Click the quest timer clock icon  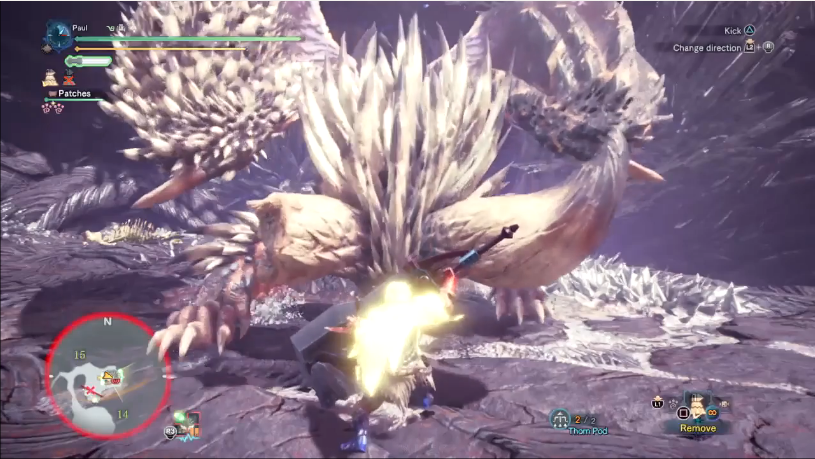pos(56,36)
